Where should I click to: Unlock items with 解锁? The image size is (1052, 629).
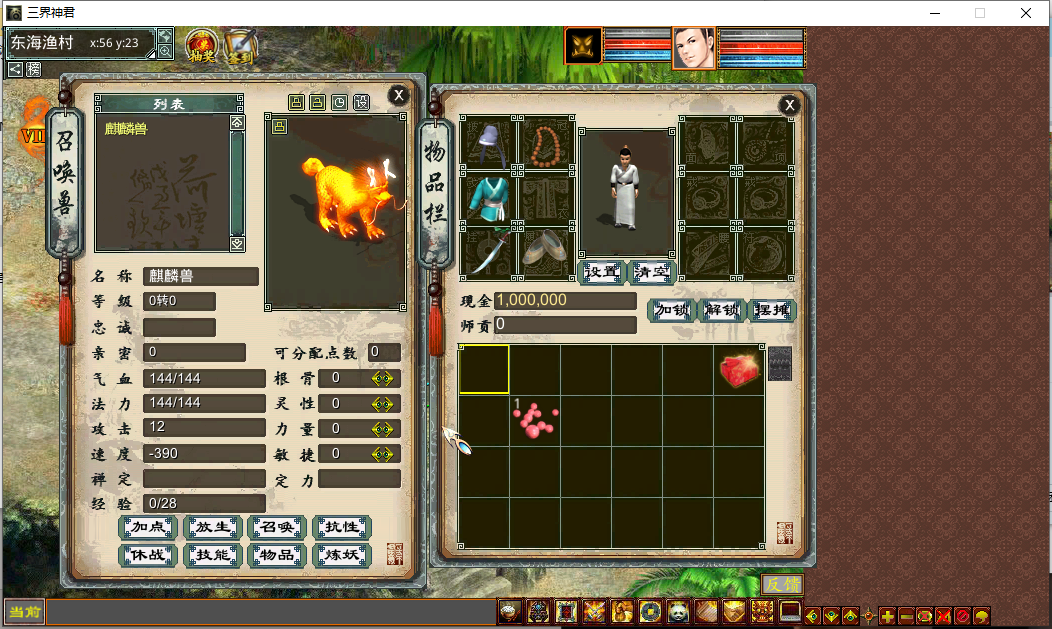722,310
